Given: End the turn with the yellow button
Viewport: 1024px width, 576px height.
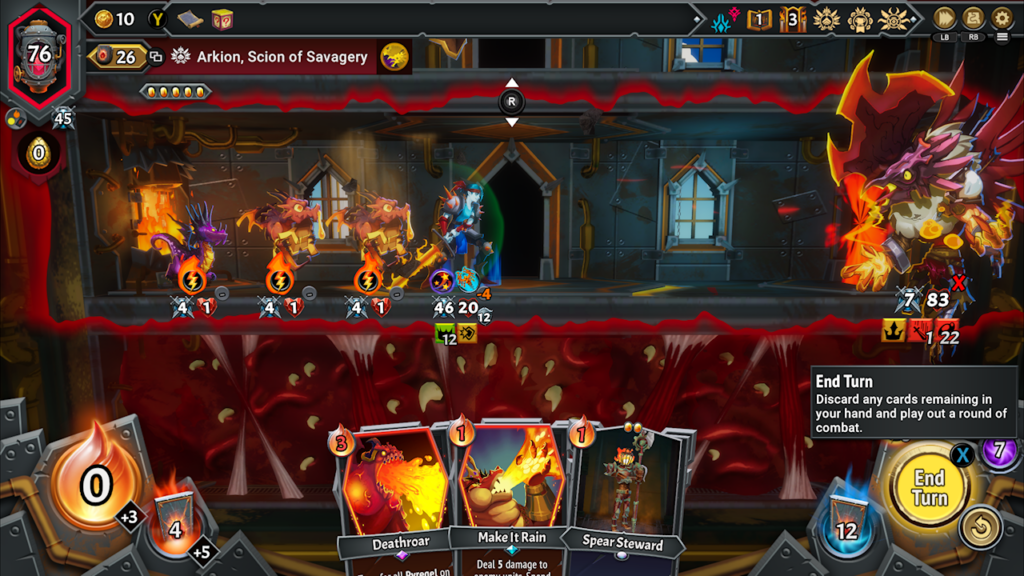Looking at the screenshot, I should tap(928, 488).
